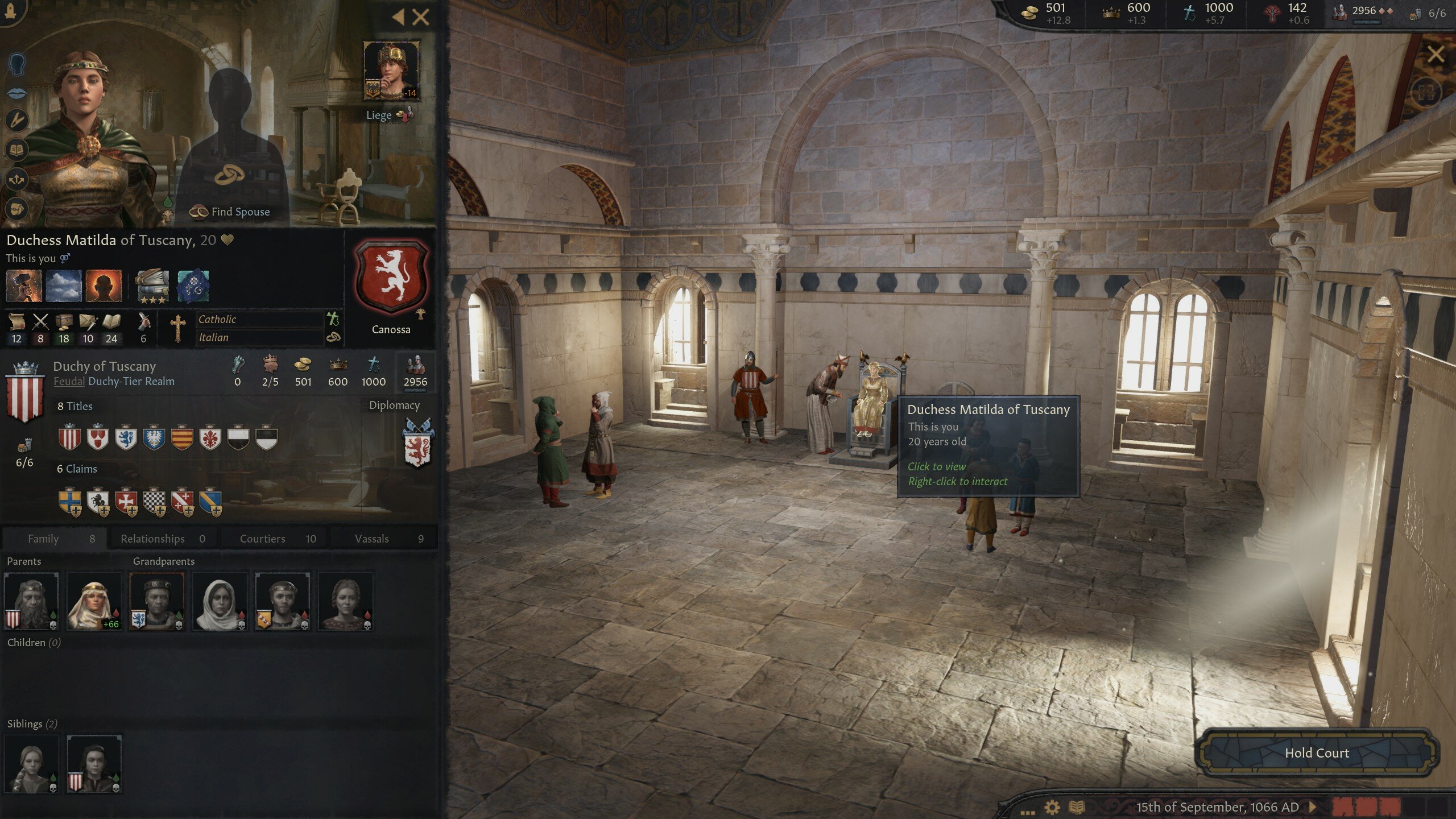Open the Vassals tab
This screenshot has width=1456, height=819.
coord(373,538)
